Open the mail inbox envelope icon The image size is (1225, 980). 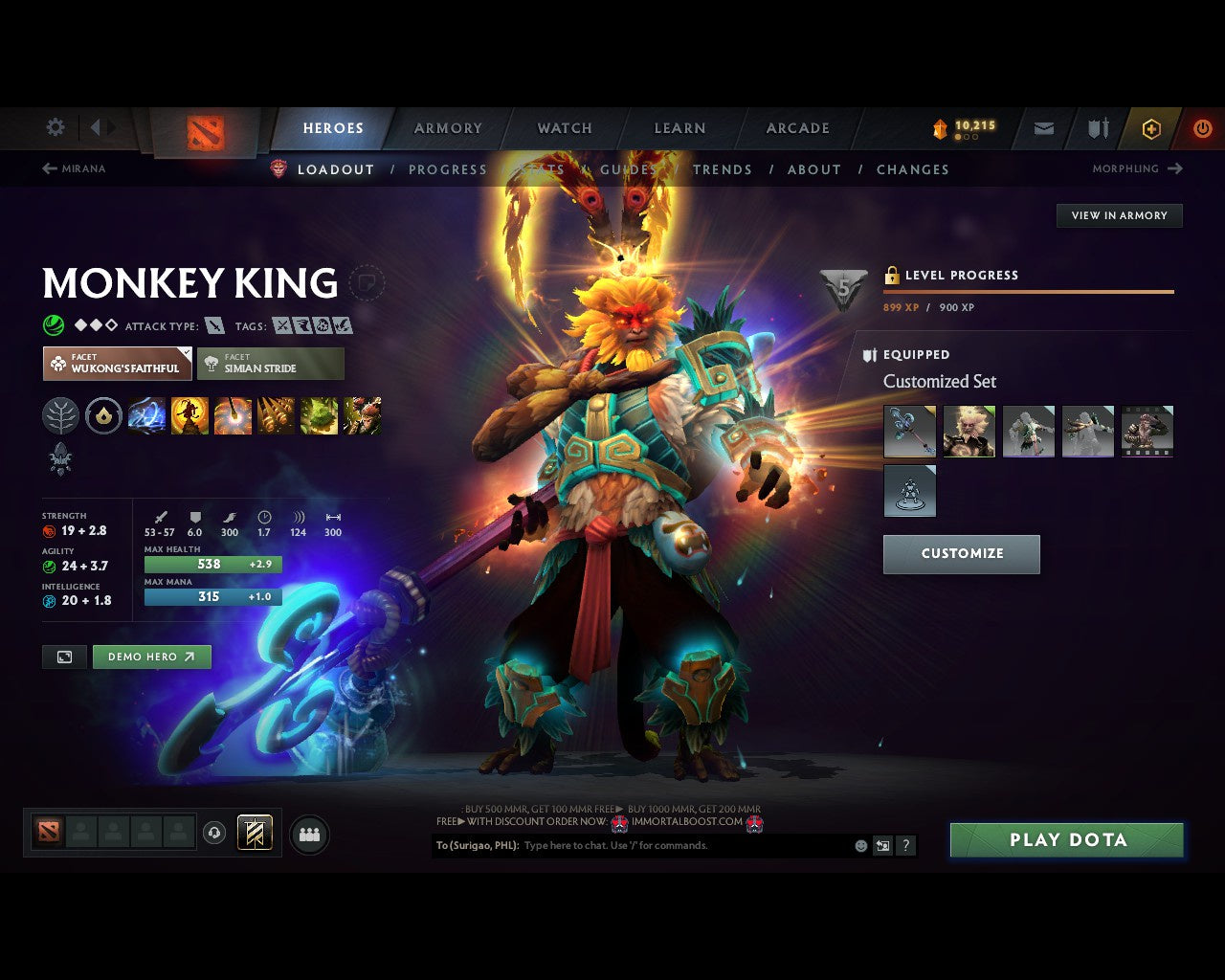(1042, 128)
